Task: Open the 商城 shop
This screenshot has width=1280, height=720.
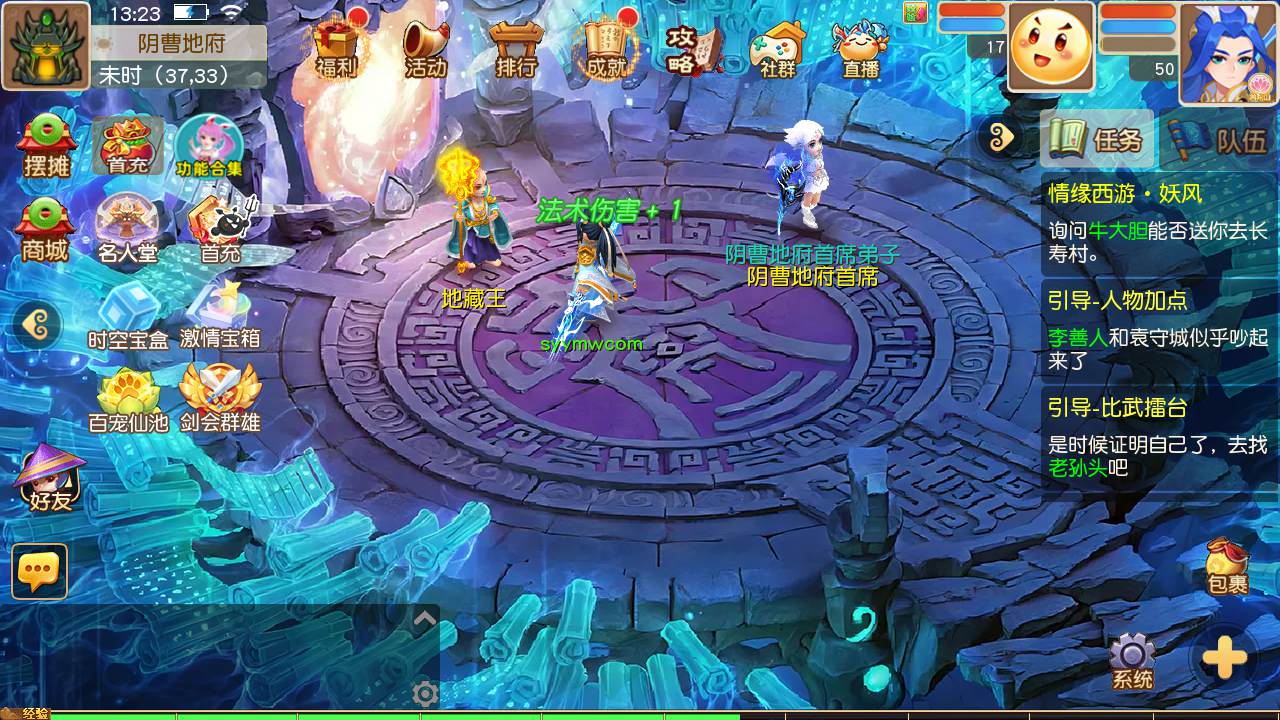Action: pos(46,231)
